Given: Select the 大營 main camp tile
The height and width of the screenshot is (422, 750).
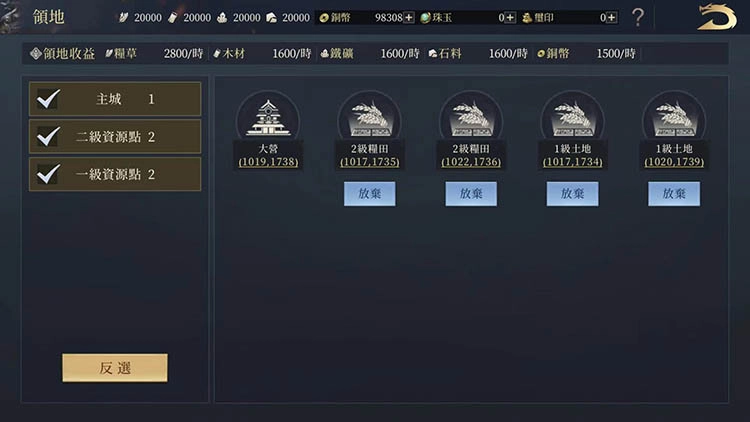Looking at the screenshot, I should pyautogui.click(x=267, y=118).
